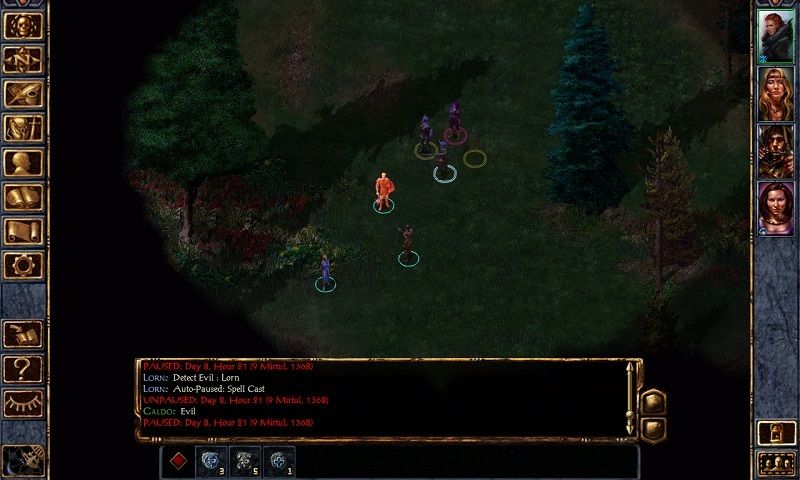
Task: Select the dark-haired woman portrait
Action: click(775, 207)
